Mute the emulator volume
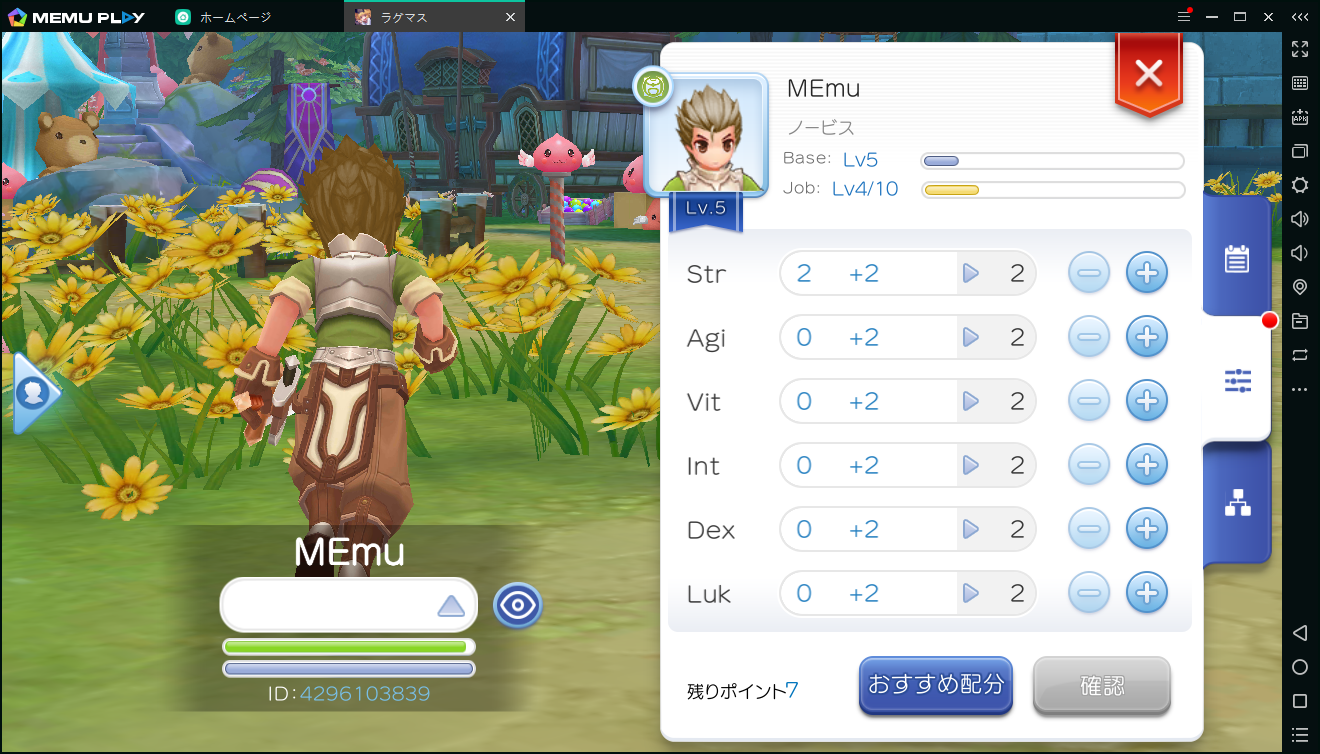 (1300, 252)
